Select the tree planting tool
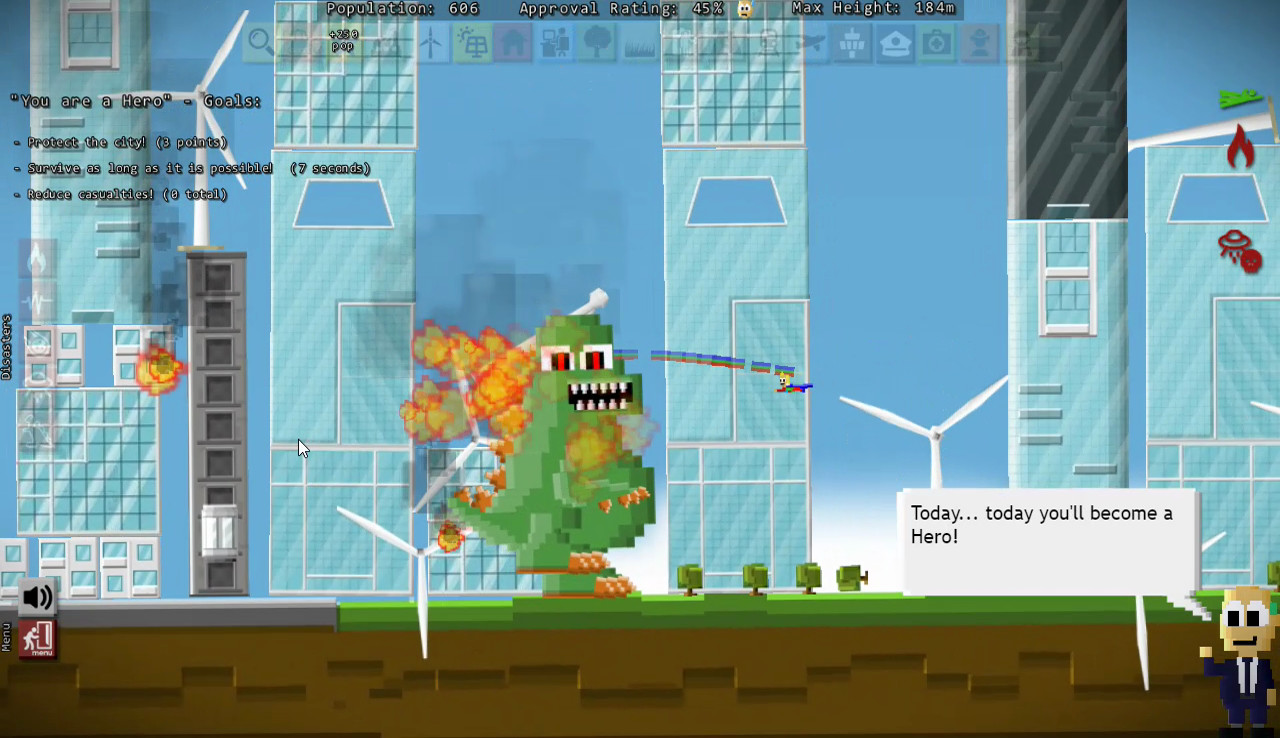Screen dimensions: 1280x738 tap(596, 43)
